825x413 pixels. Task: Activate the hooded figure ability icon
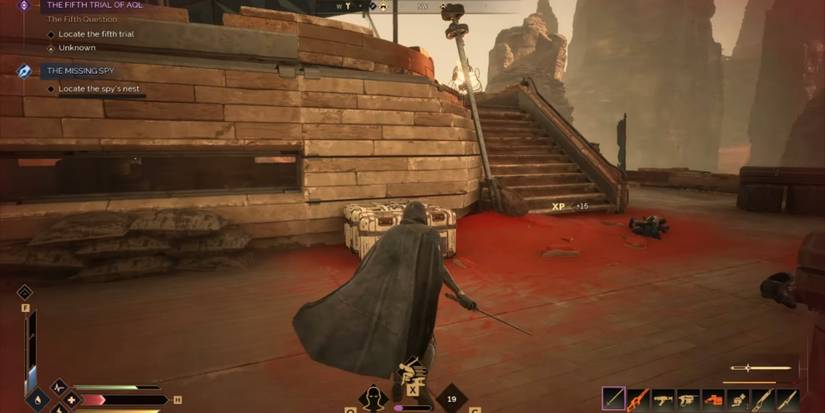pyautogui.click(x=374, y=398)
